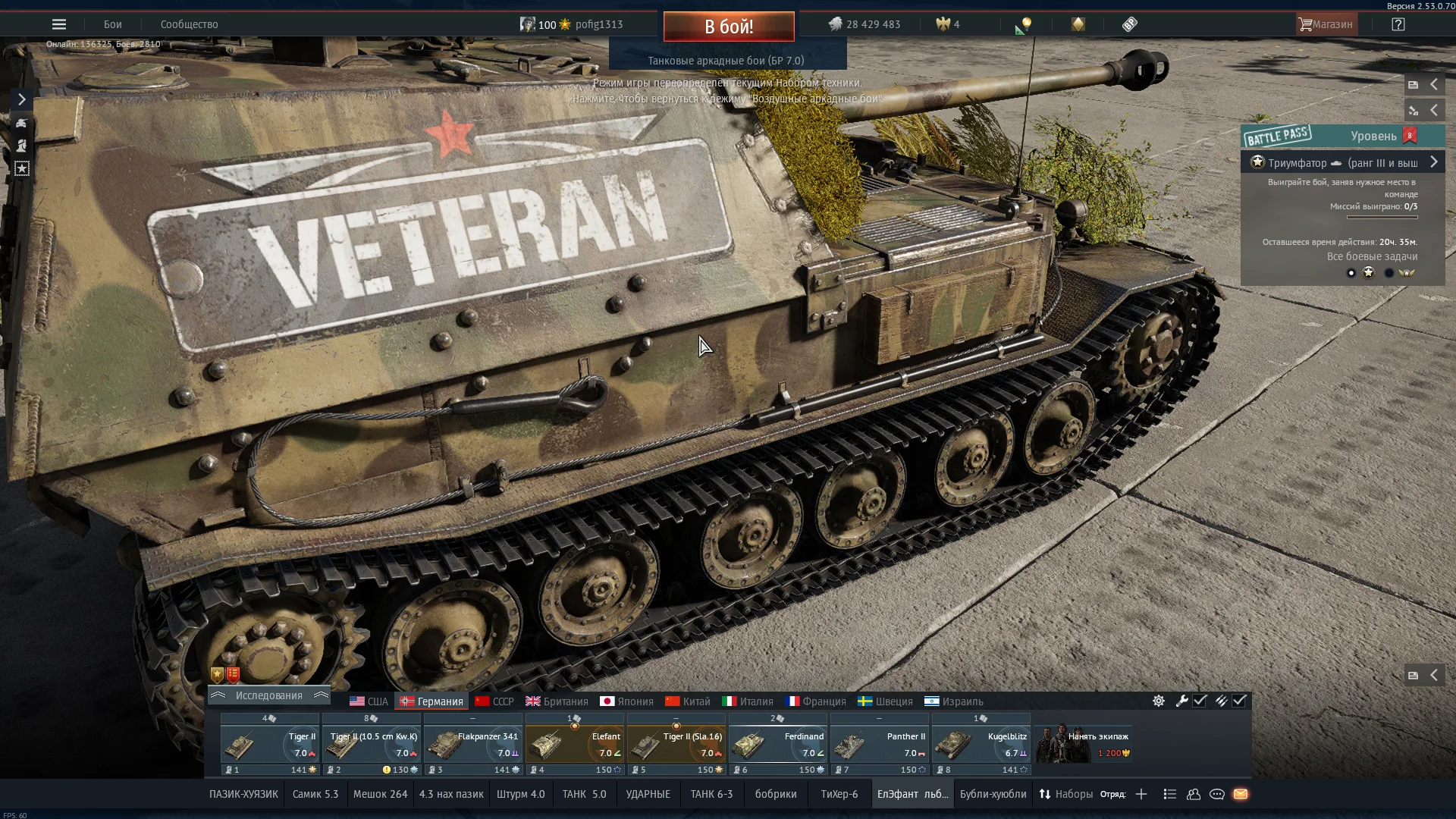Start battle with the В бой! button

(729, 27)
